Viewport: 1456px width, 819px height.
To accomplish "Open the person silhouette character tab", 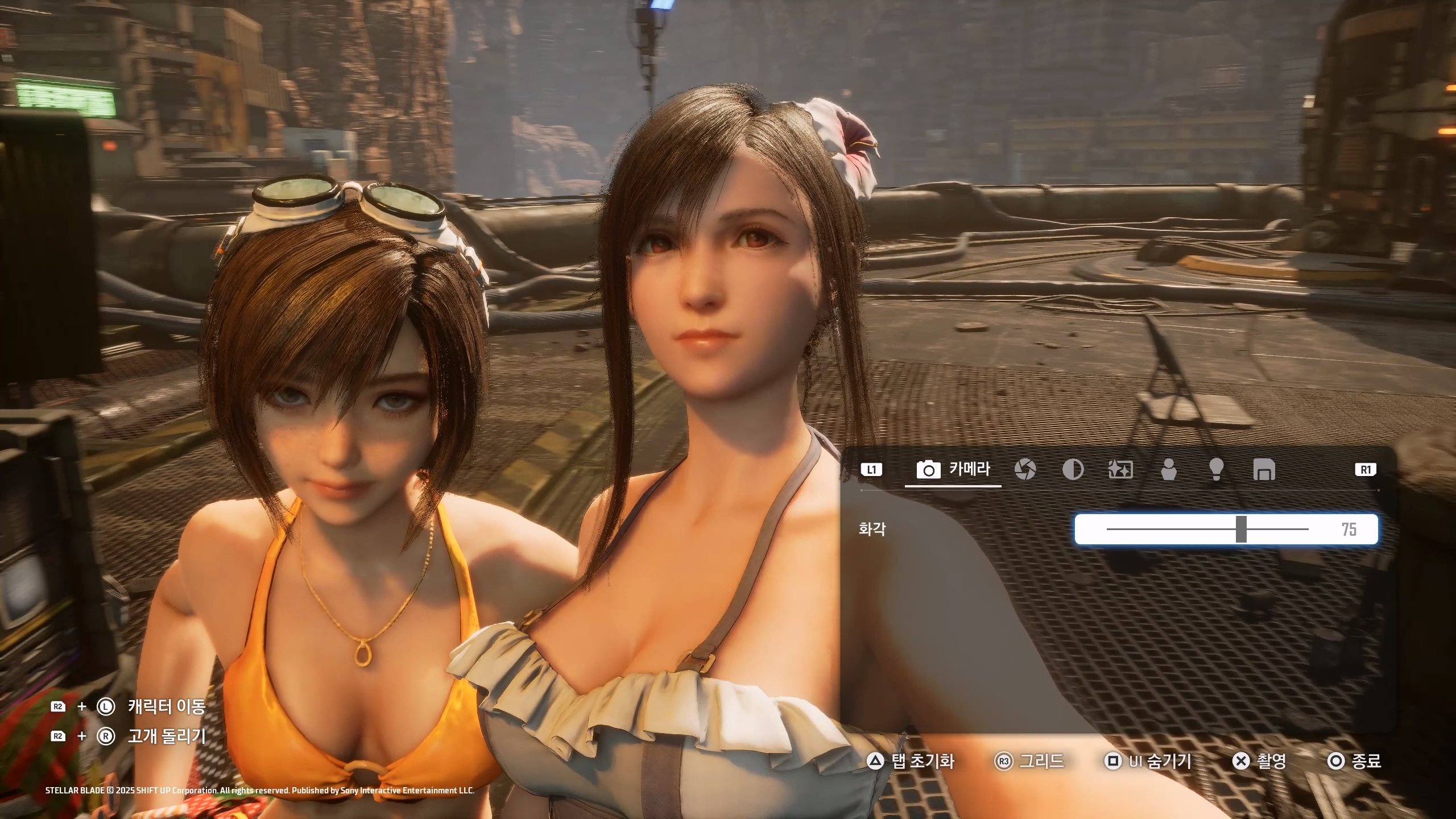I will 1168,470.
